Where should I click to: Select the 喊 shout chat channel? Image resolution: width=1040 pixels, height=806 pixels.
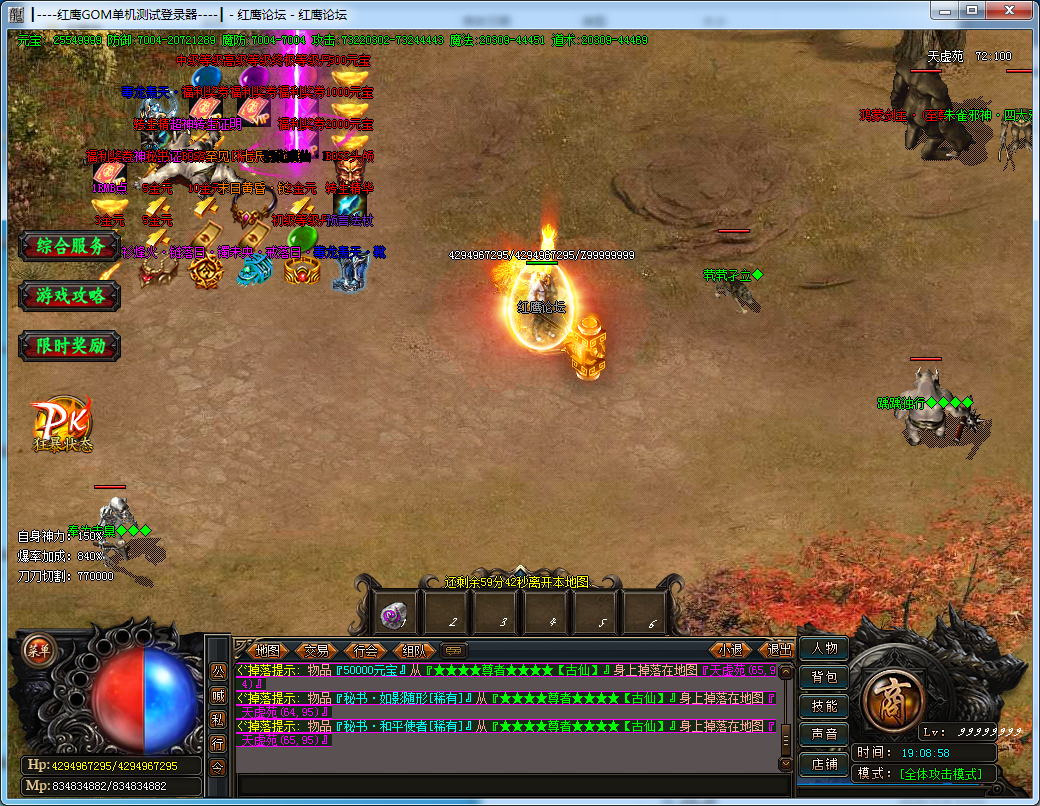(x=218, y=695)
